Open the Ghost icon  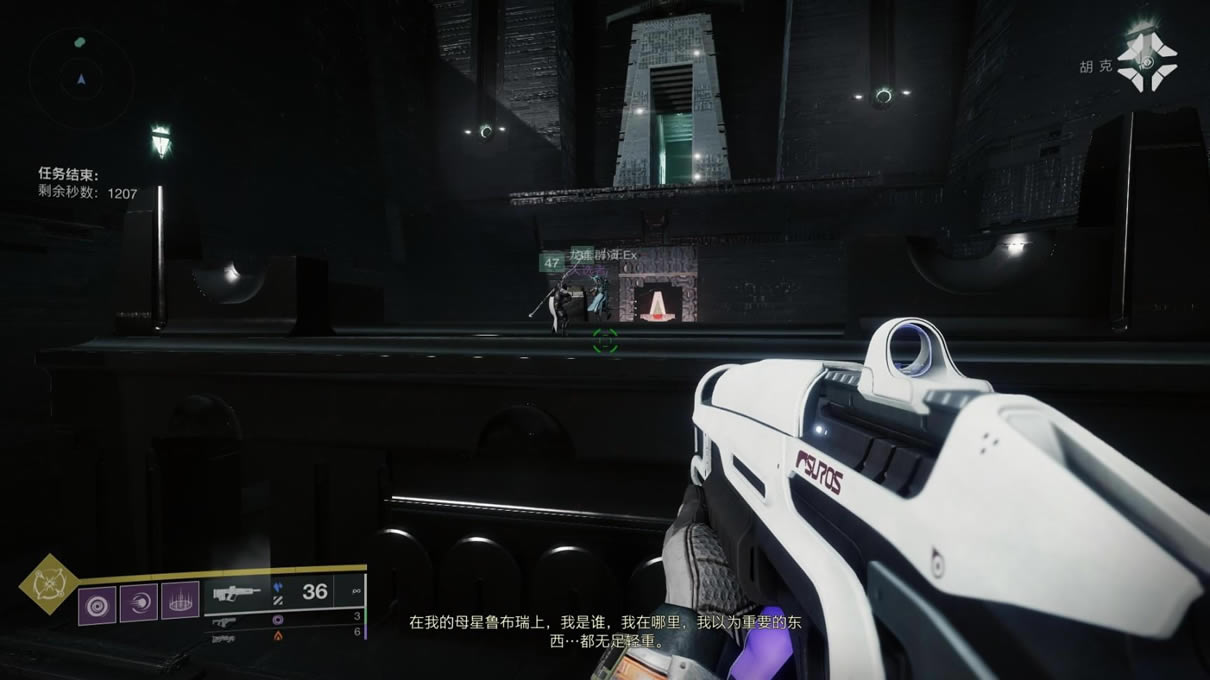[x=1147, y=63]
